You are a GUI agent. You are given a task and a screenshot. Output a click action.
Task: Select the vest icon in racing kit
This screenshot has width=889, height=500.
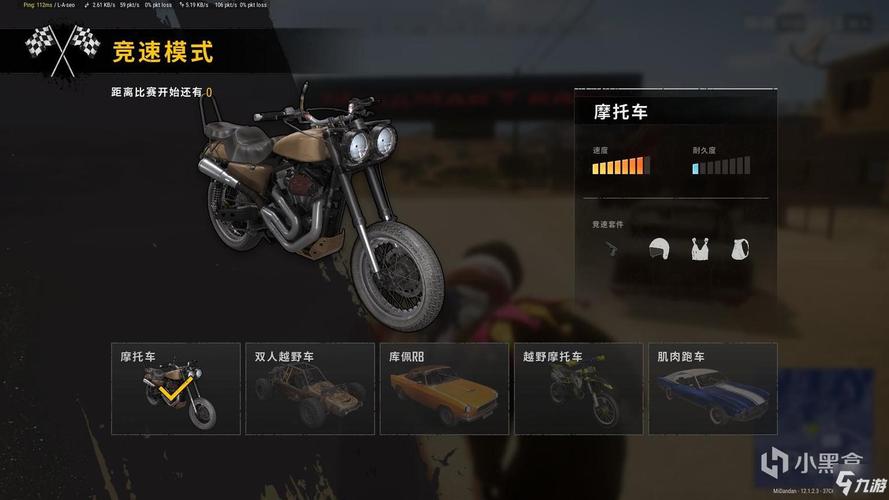tap(701, 249)
